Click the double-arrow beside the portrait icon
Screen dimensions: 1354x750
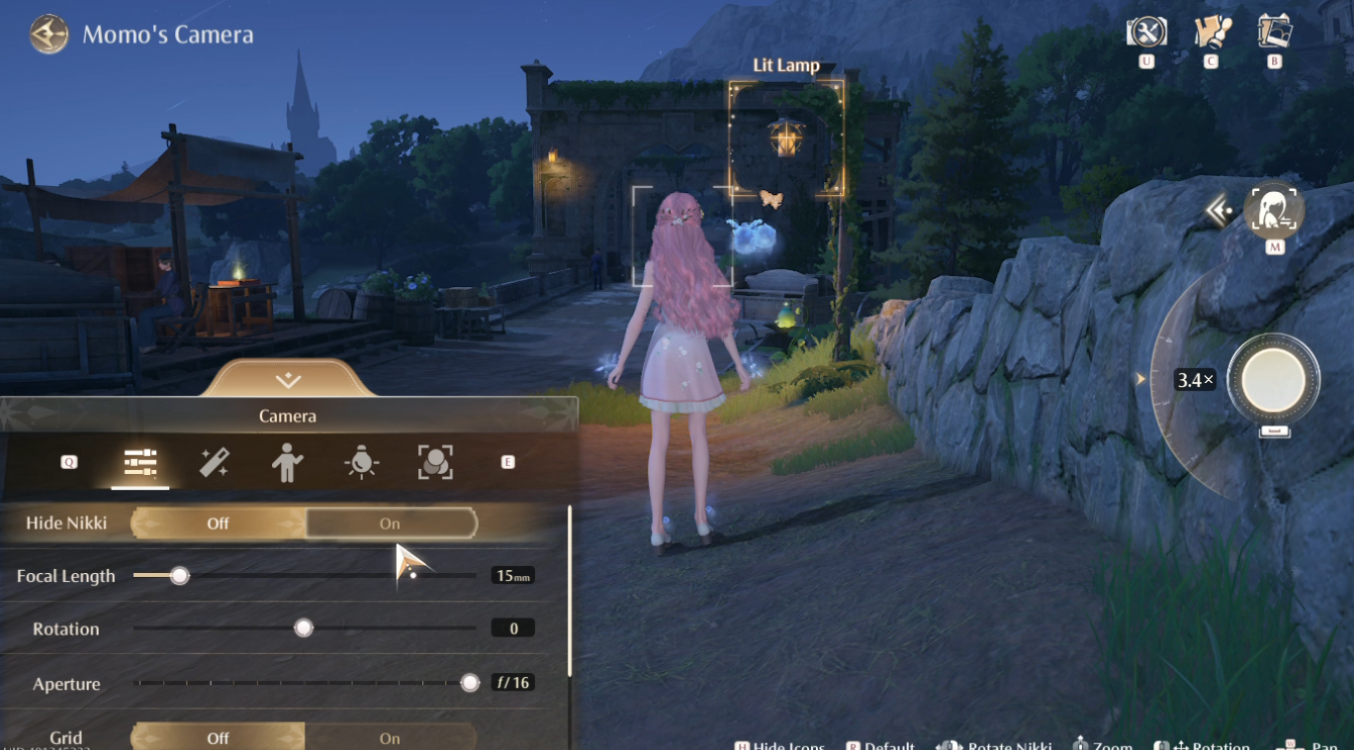[x=1218, y=211]
